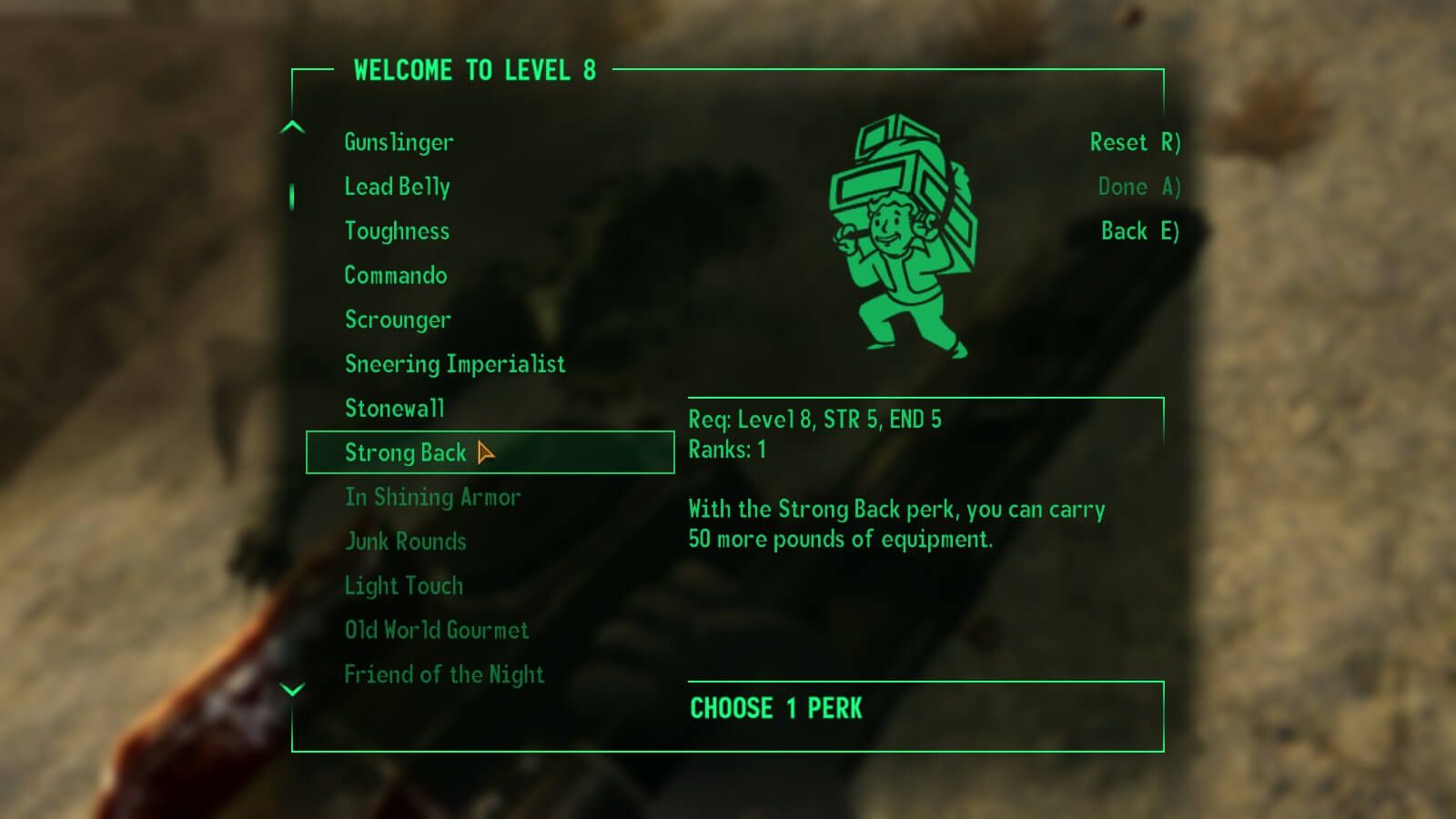Image resolution: width=1456 pixels, height=819 pixels.
Task: Choose the Scrounger perk
Action: (398, 319)
